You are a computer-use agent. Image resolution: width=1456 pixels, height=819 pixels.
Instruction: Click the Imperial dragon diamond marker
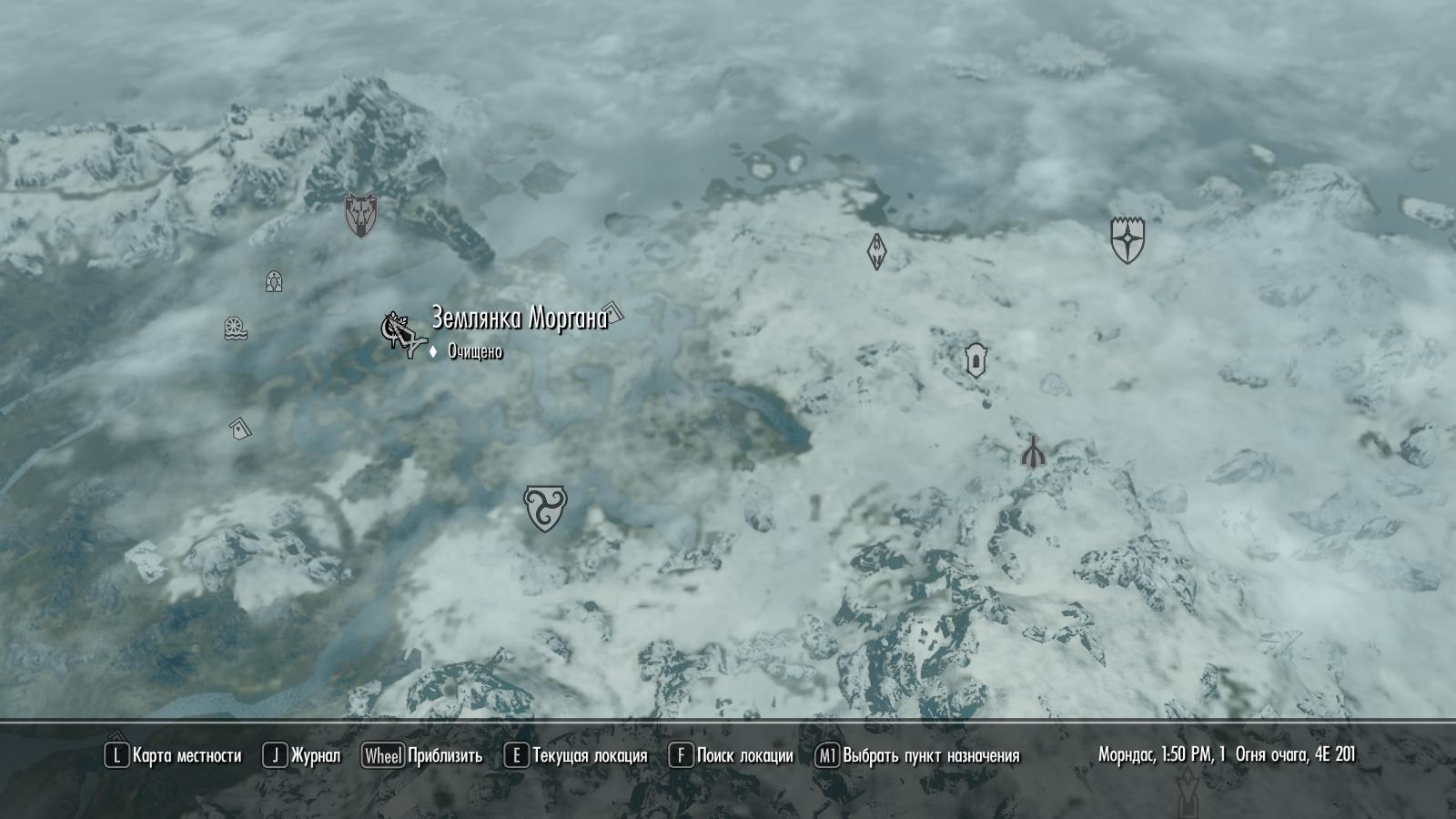[x=876, y=251]
